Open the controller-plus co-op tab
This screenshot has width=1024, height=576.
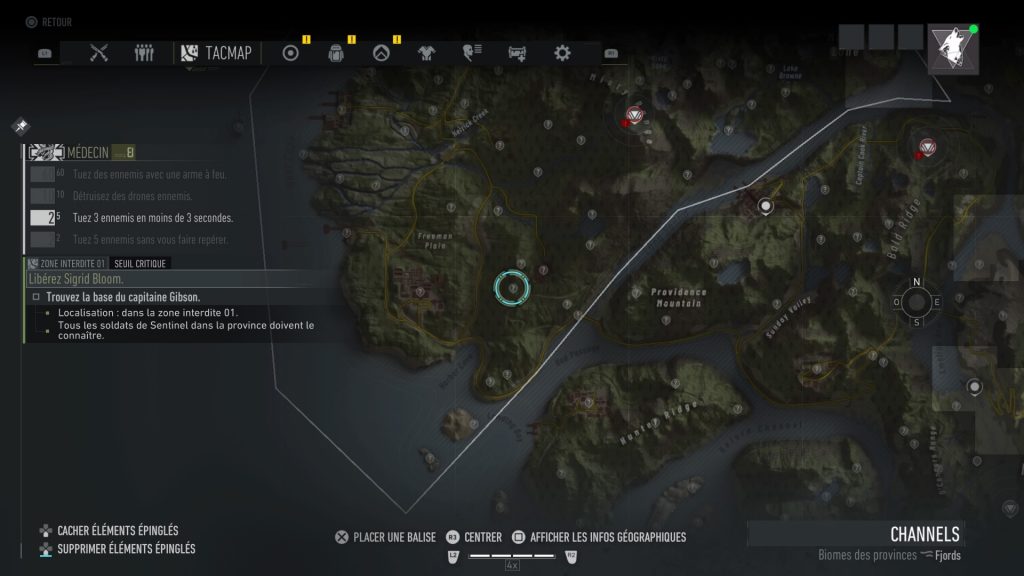[517, 53]
